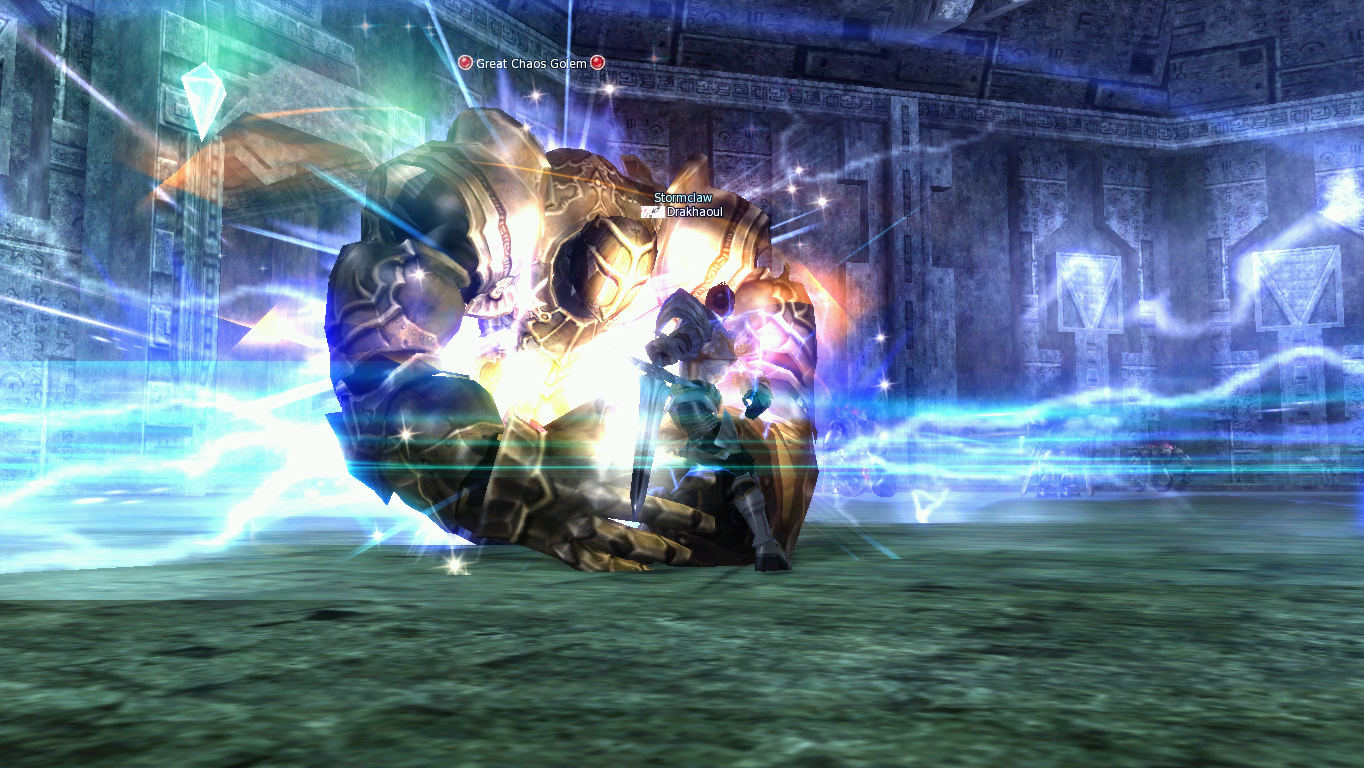The image size is (1364, 768).
Task: Target the Great Chaos Golem nameplate
Action: coord(531,63)
